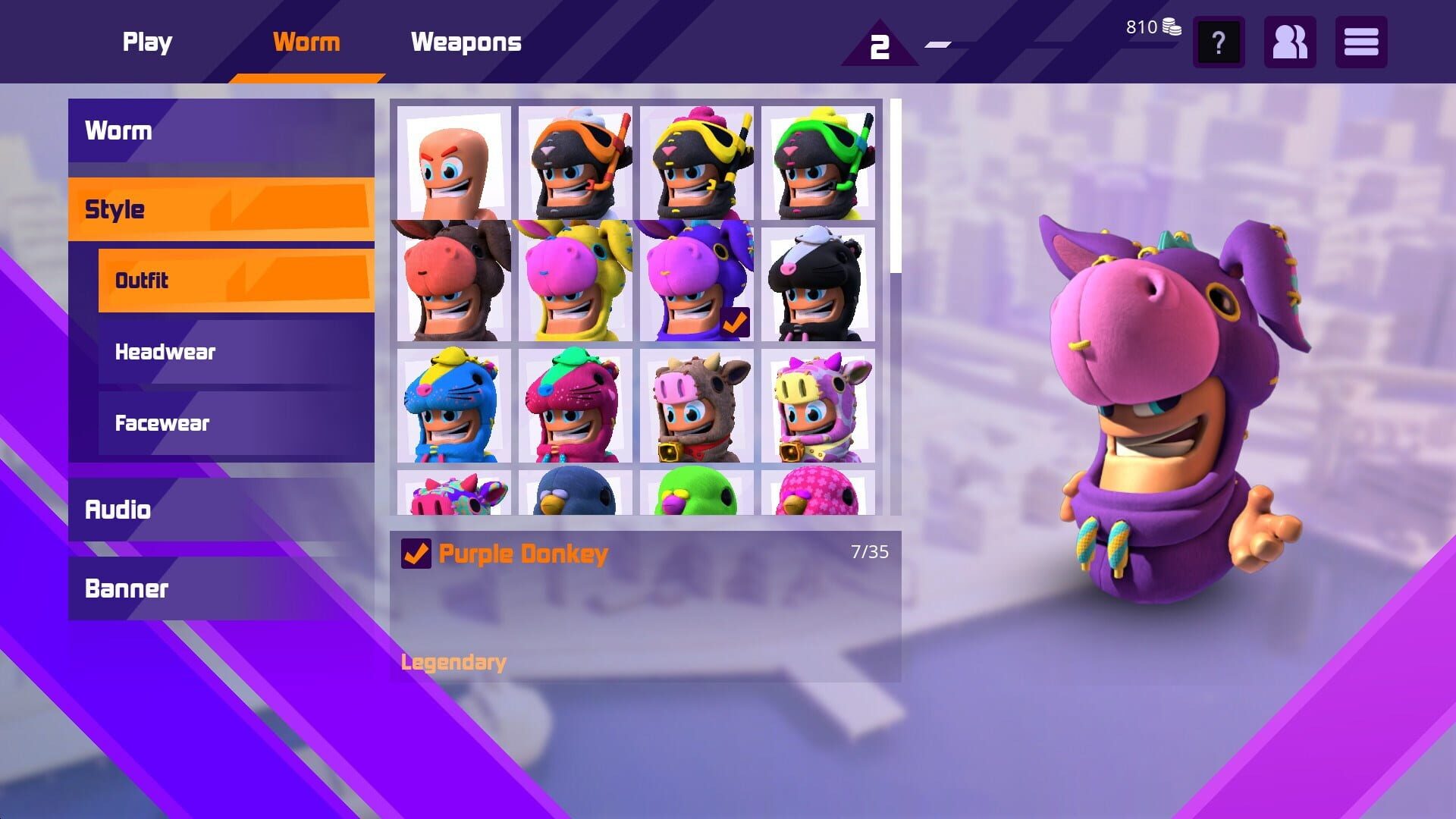Open the Headwear customization section
Viewport: 1456px width, 819px height.
[165, 352]
